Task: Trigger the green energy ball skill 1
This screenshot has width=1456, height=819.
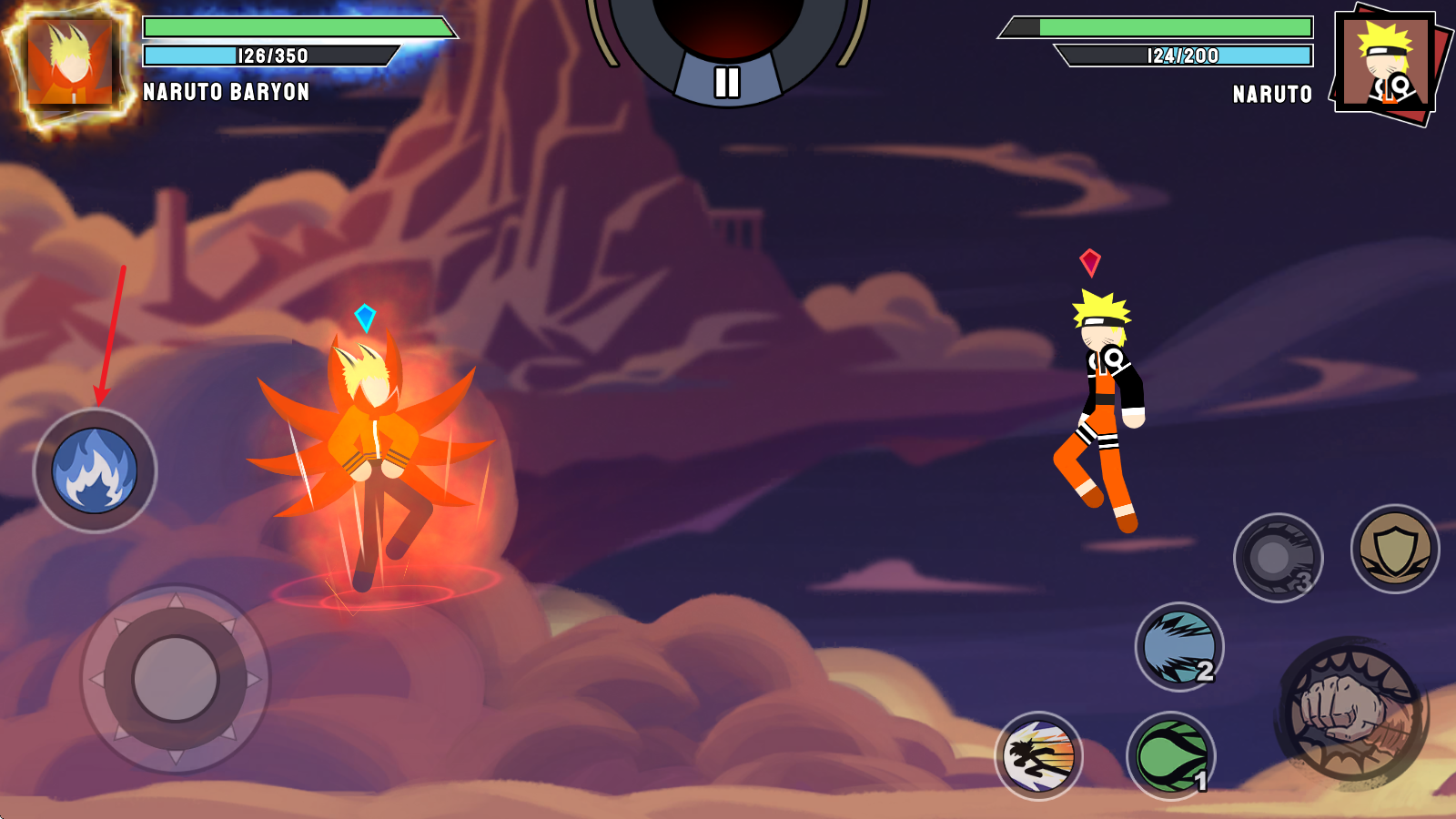Action: point(1172,756)
